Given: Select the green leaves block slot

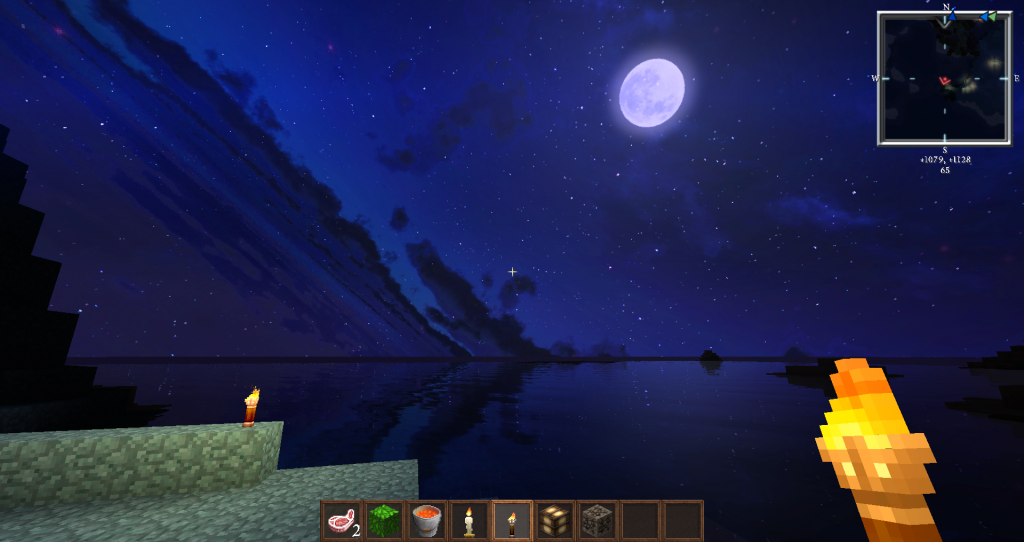Looking at the screenshot, I should coord(384,520).
